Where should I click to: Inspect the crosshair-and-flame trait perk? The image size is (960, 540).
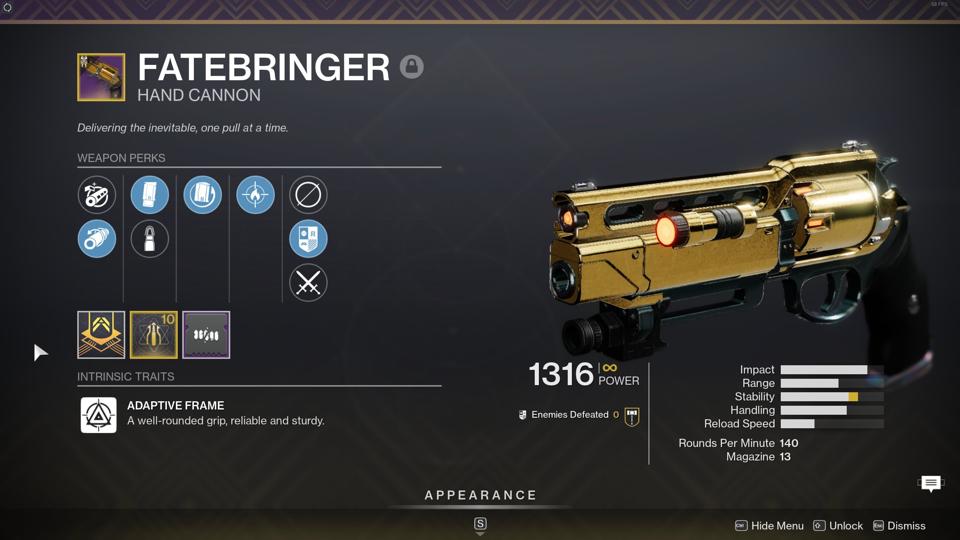(x=255, y=195)
